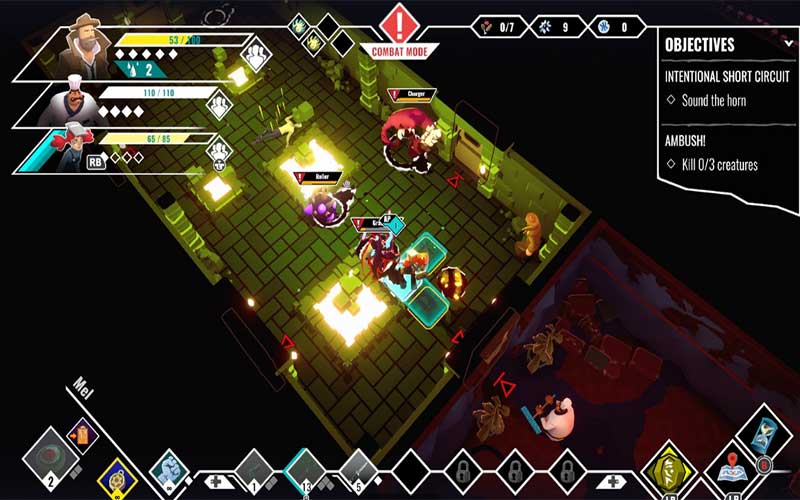Select the chef hero portrait
Image resolution: width=800 pixels, height=500 pixels.
click(x=72, y=103)
